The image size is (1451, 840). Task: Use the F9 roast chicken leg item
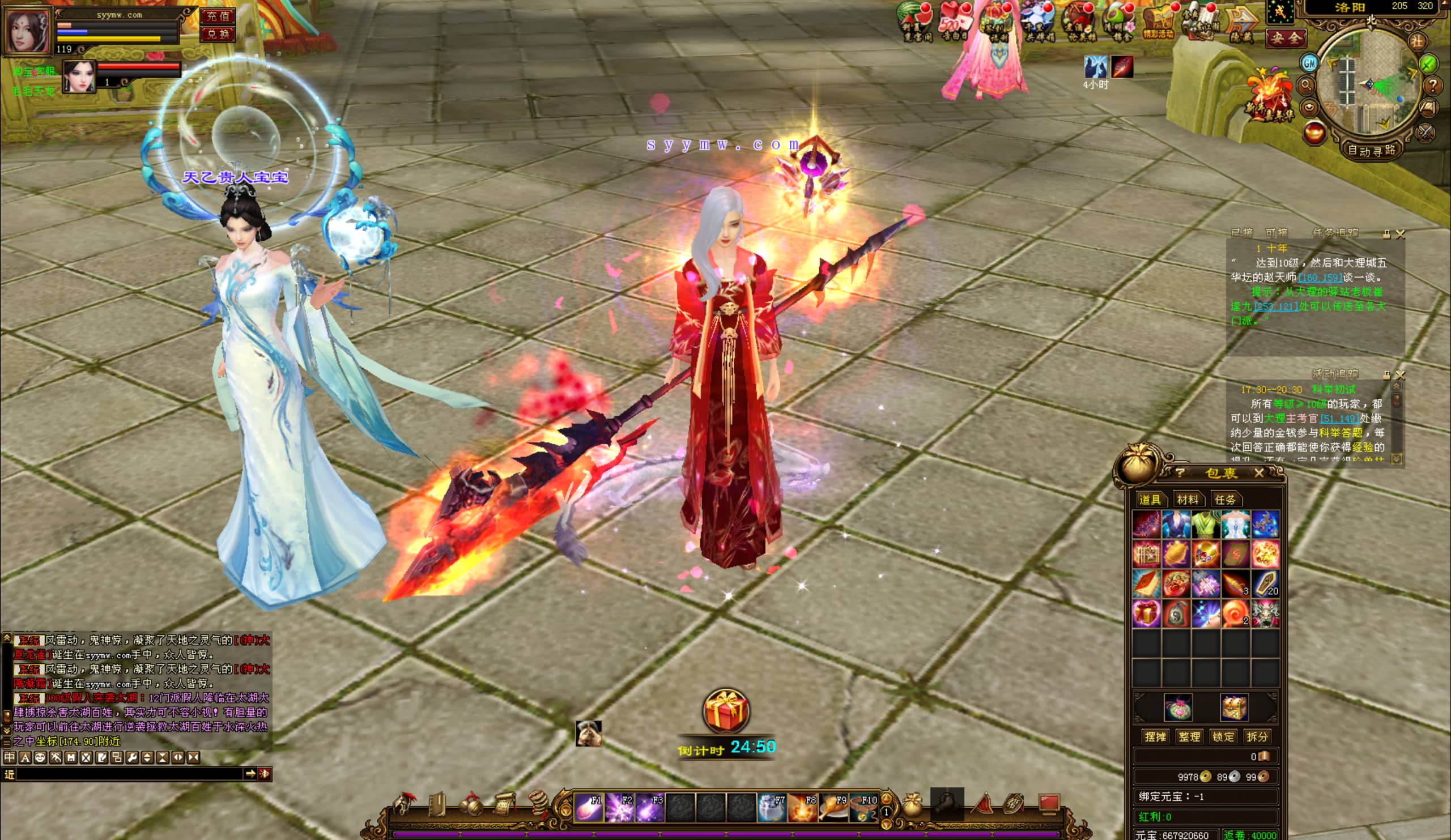[x=833, y=807]
